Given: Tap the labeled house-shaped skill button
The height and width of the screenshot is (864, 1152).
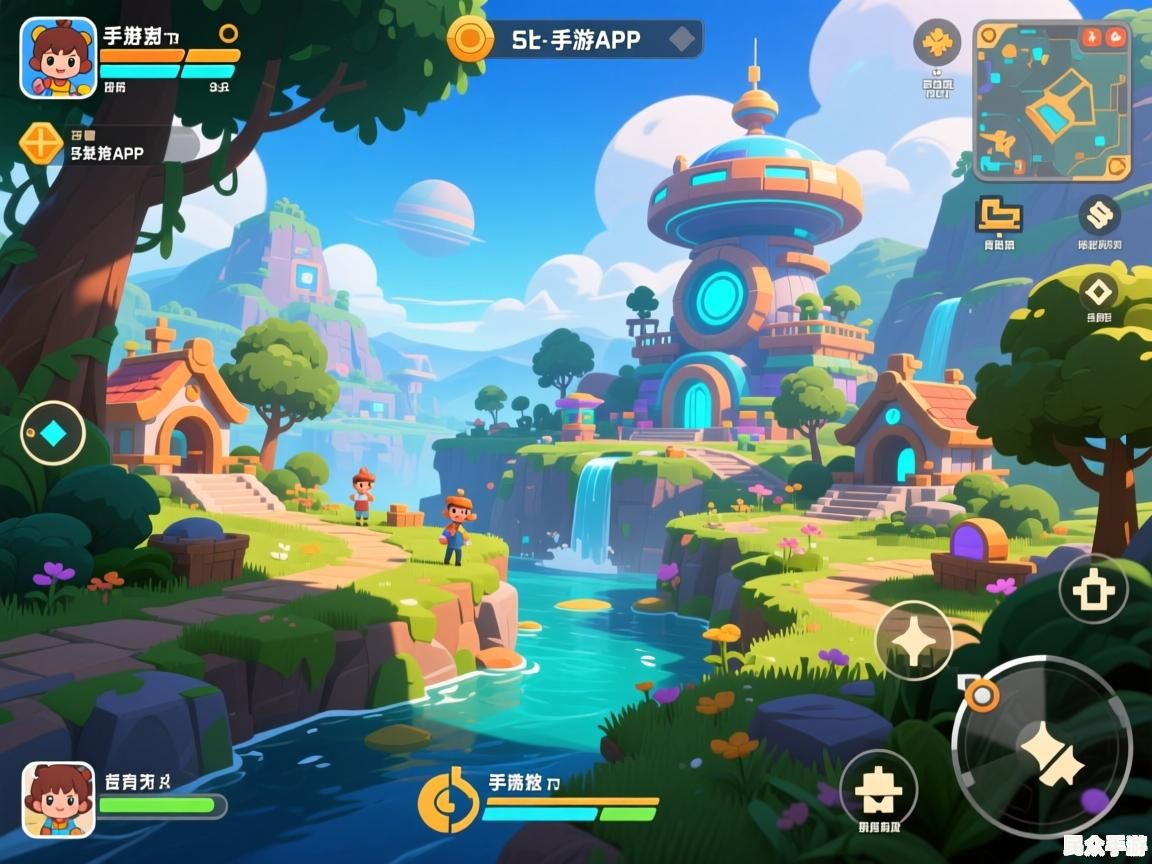Looking at the screenshot, I should 878,788.
